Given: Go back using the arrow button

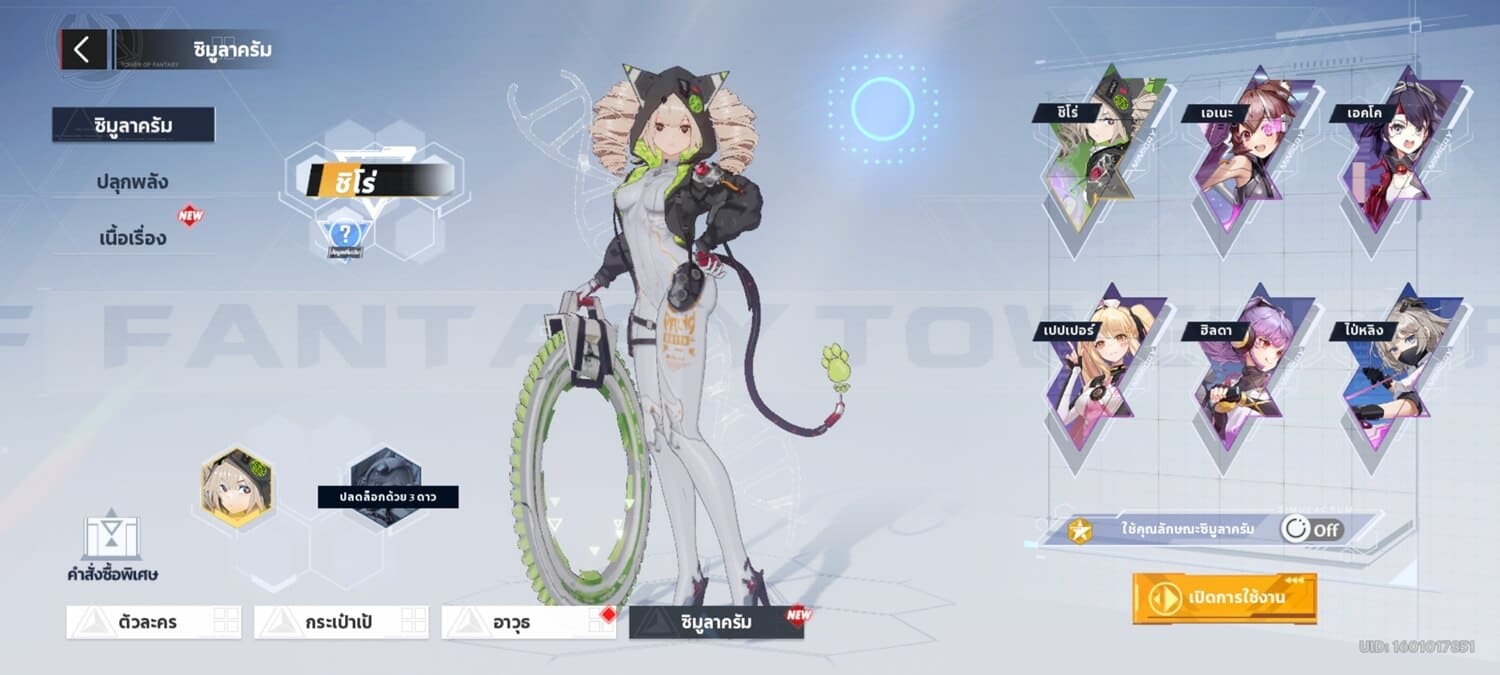Looking at the screenshot, I should [83, 49].
